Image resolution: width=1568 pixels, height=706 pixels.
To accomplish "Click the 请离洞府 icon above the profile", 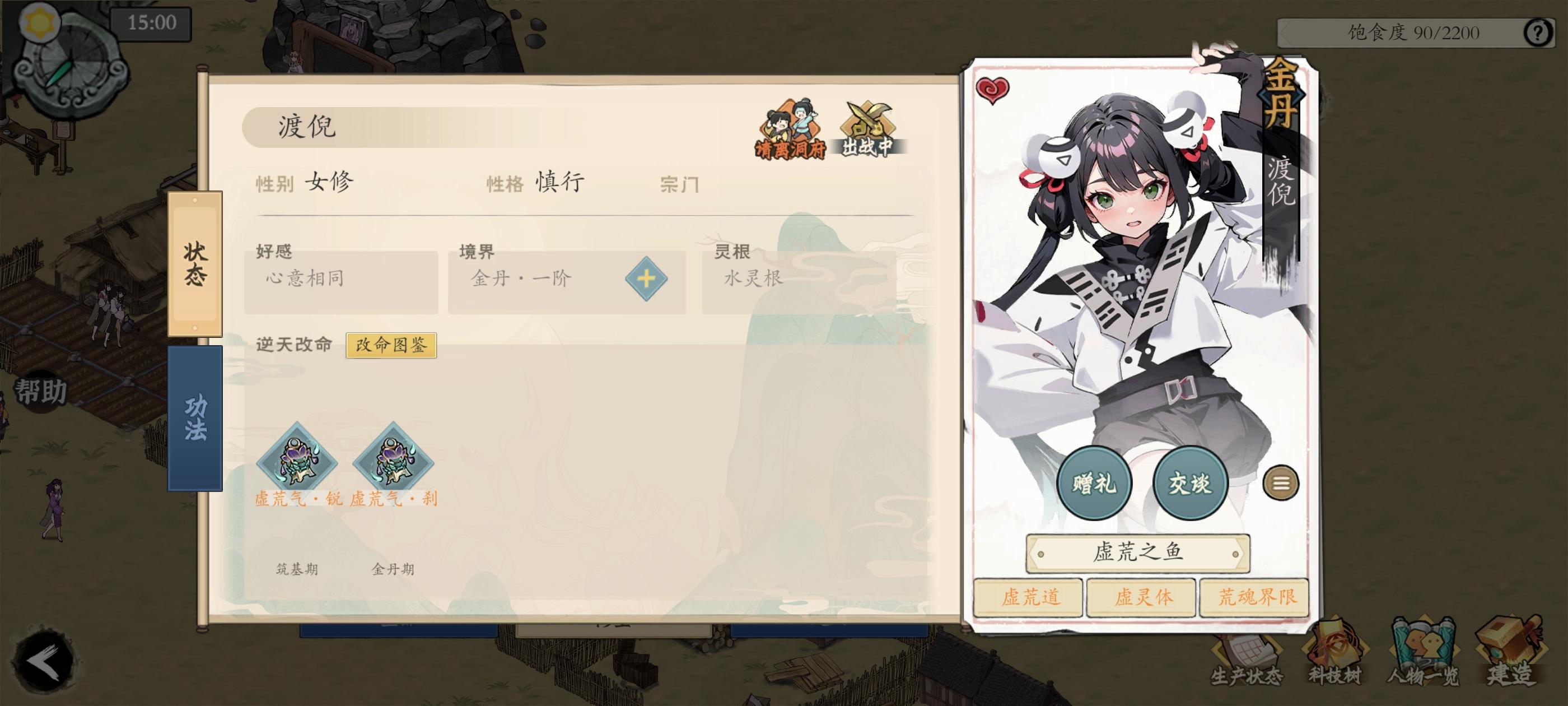I will point(790,128).
